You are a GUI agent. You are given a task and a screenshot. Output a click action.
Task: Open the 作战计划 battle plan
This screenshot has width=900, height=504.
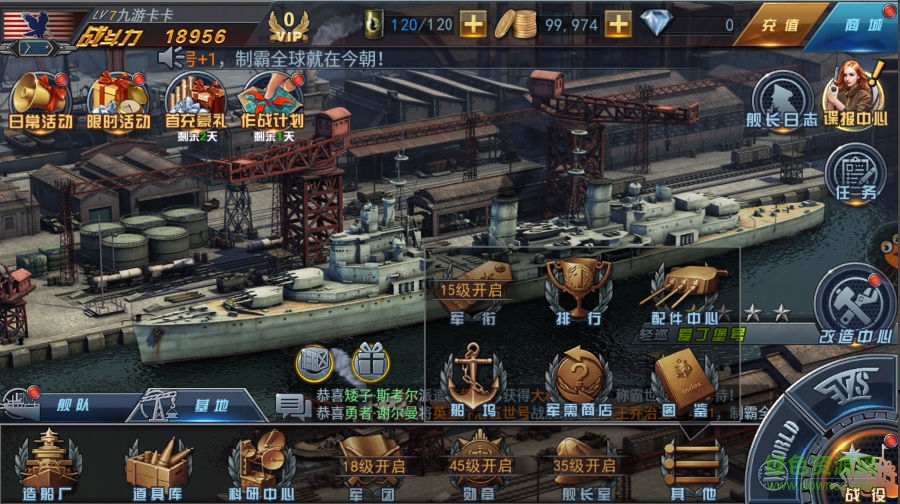click(x=272, y=100)
